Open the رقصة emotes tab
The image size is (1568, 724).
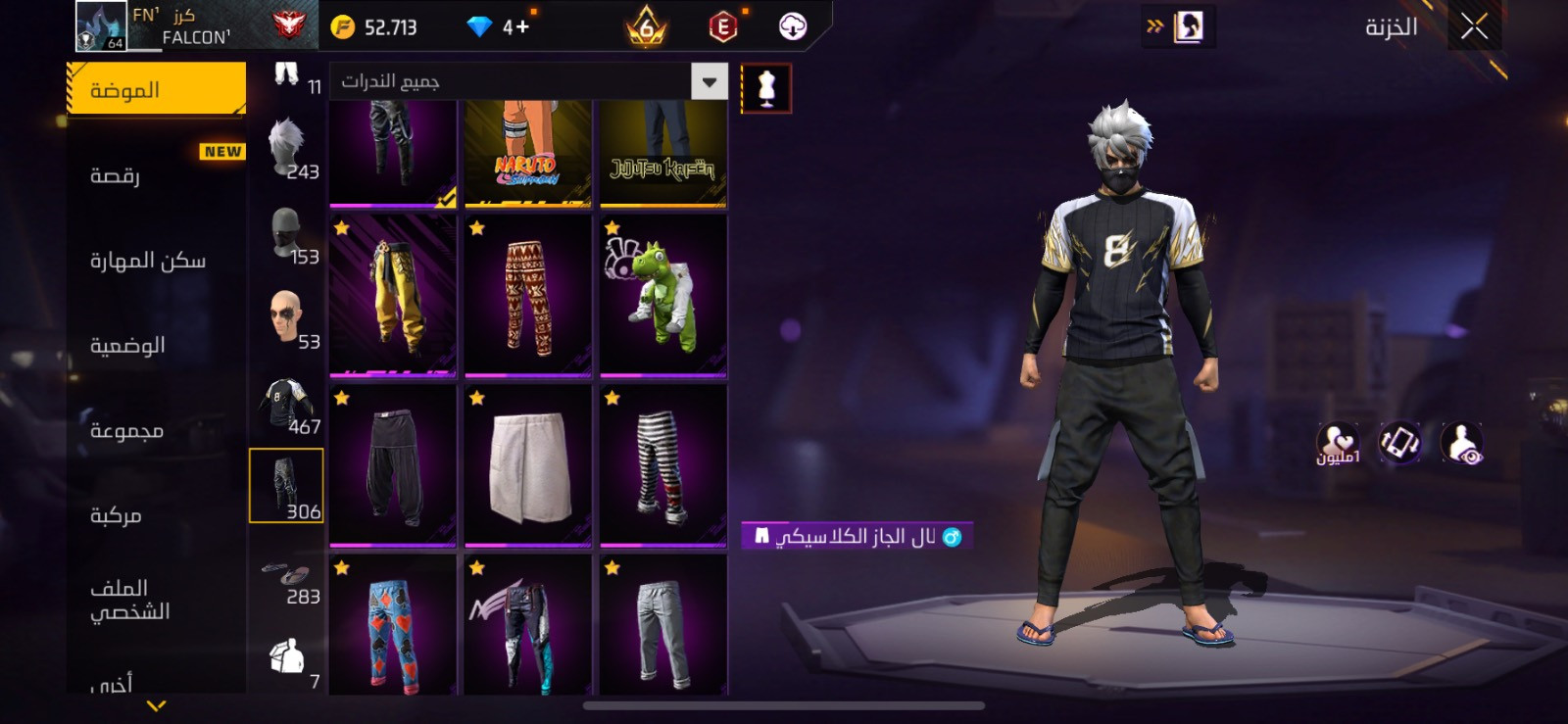pos(156,175)
